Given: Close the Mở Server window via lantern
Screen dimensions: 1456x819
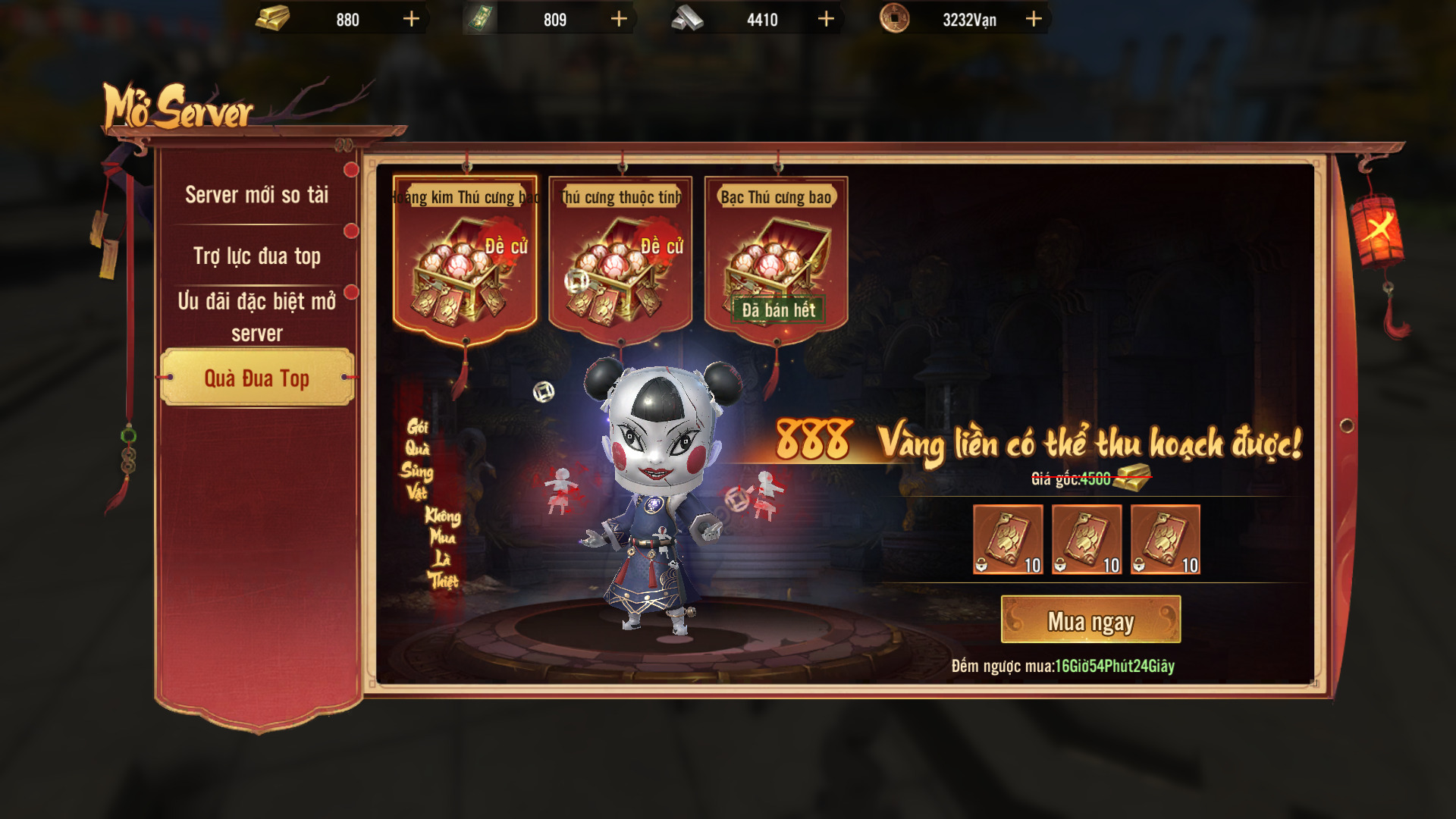Looking at the screenshot, I should tap(1377, 228).
